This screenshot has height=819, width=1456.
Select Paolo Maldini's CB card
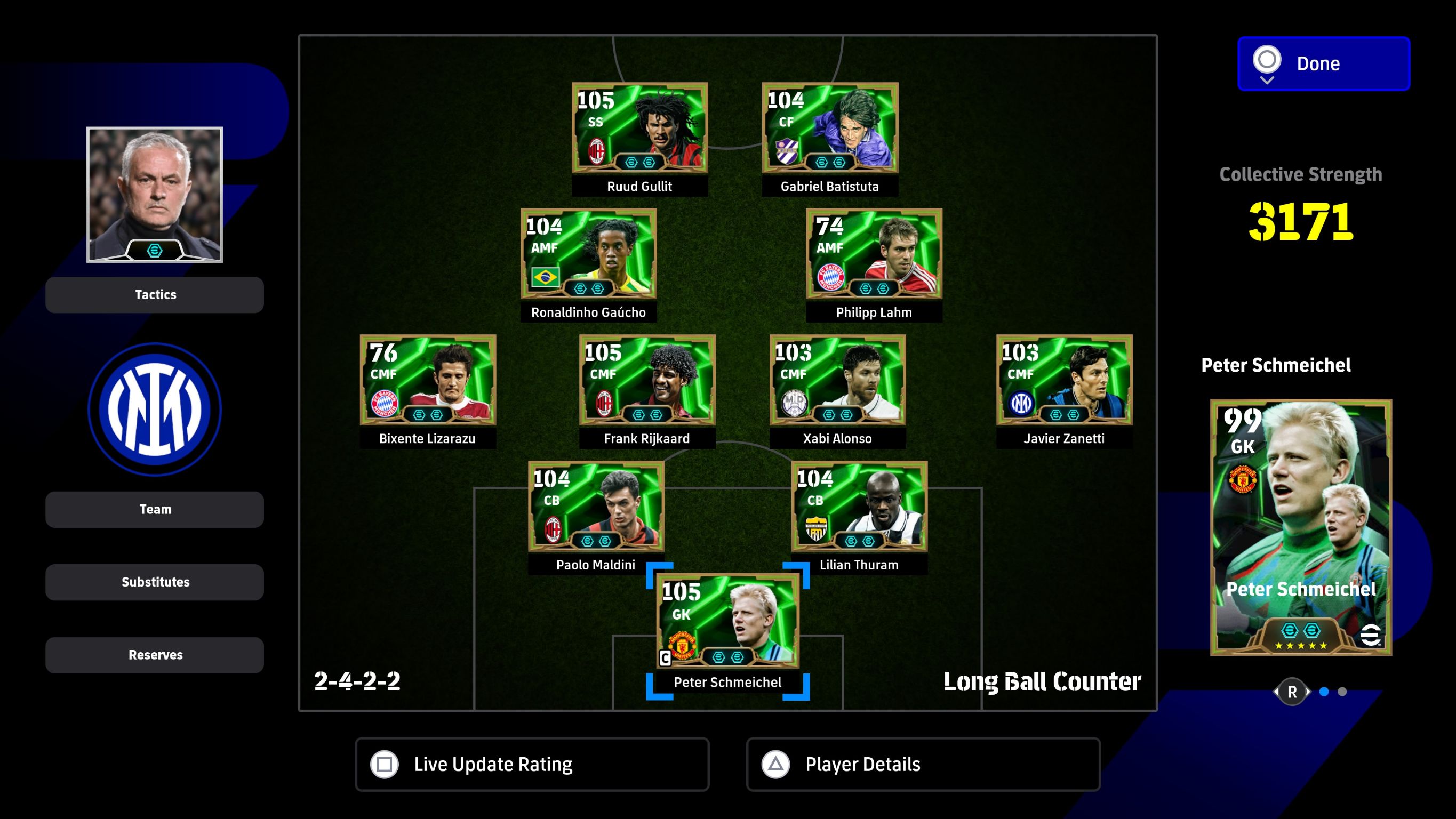pos(596,507)
